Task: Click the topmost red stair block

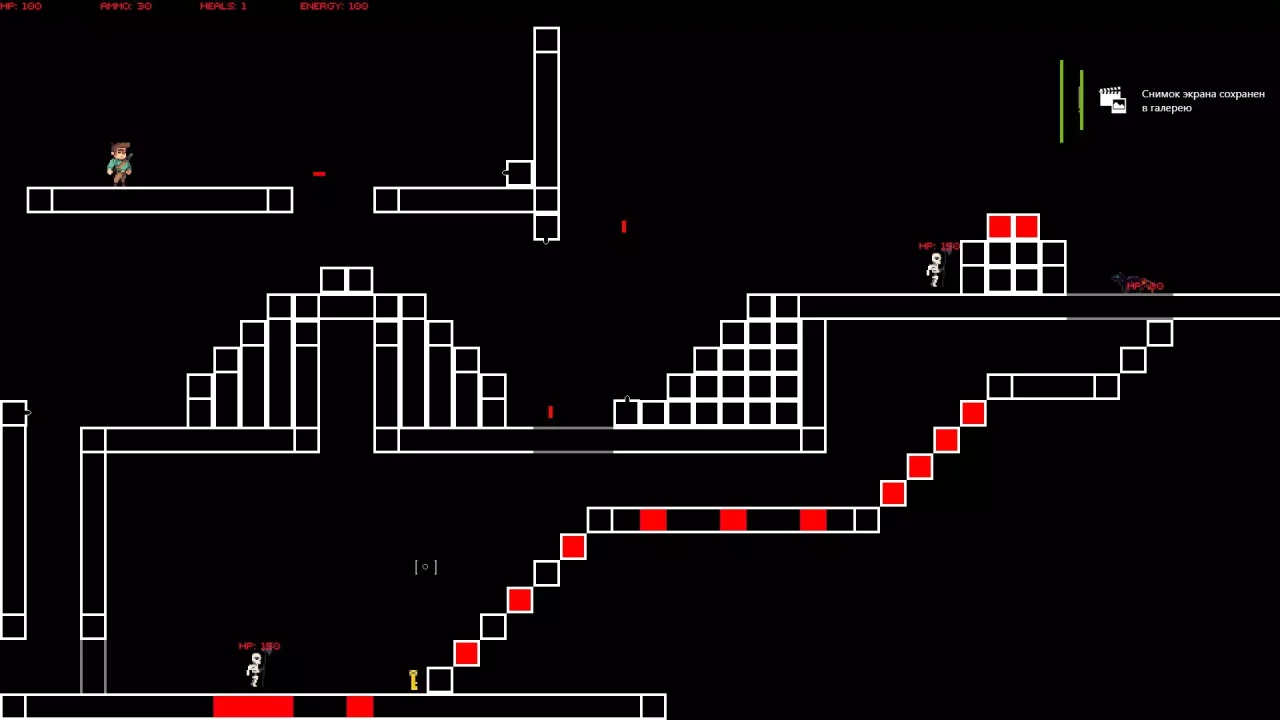Action: [x=972, y=413]
